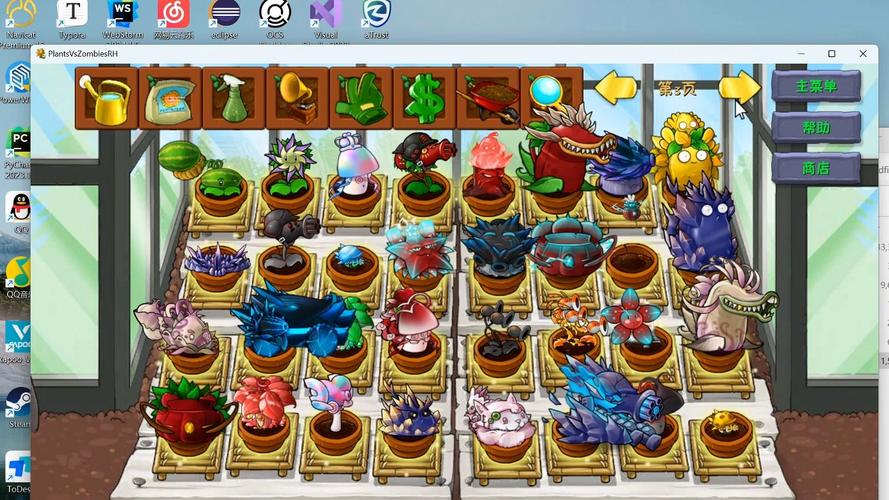Image resolution: width=889 pixels, height=500 pixels.
Task: Open the 商店 shop
Action: coord(815,168)
